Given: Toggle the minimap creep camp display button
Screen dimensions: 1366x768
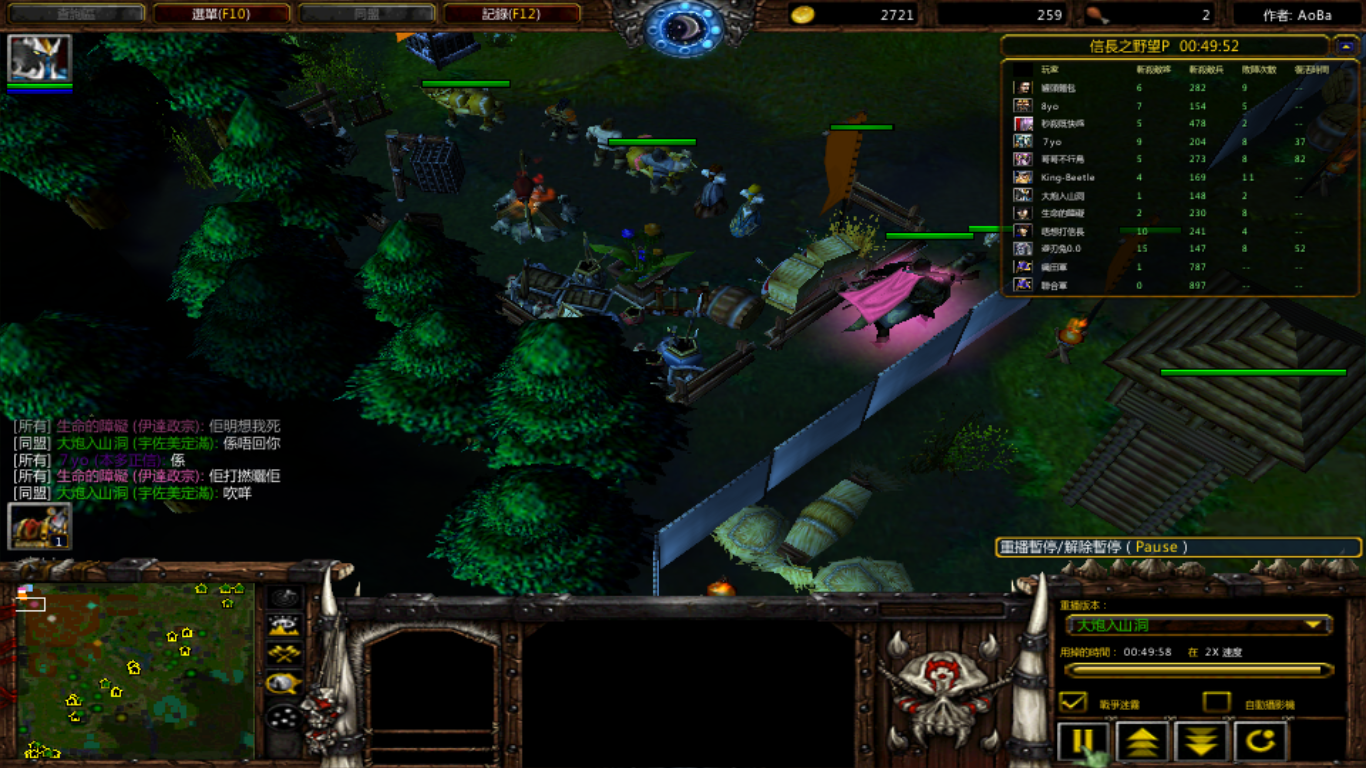Looking at the screenshot, I should pos(285,684).
